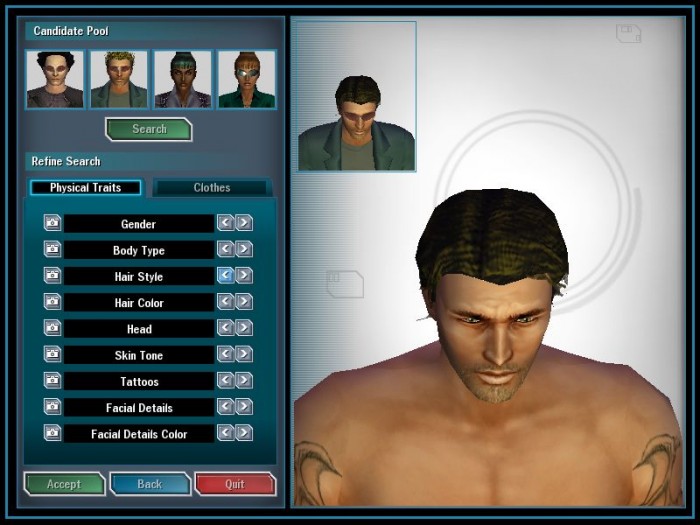
Task: Open the Hair Style label bar
Action: click(138, 276)
